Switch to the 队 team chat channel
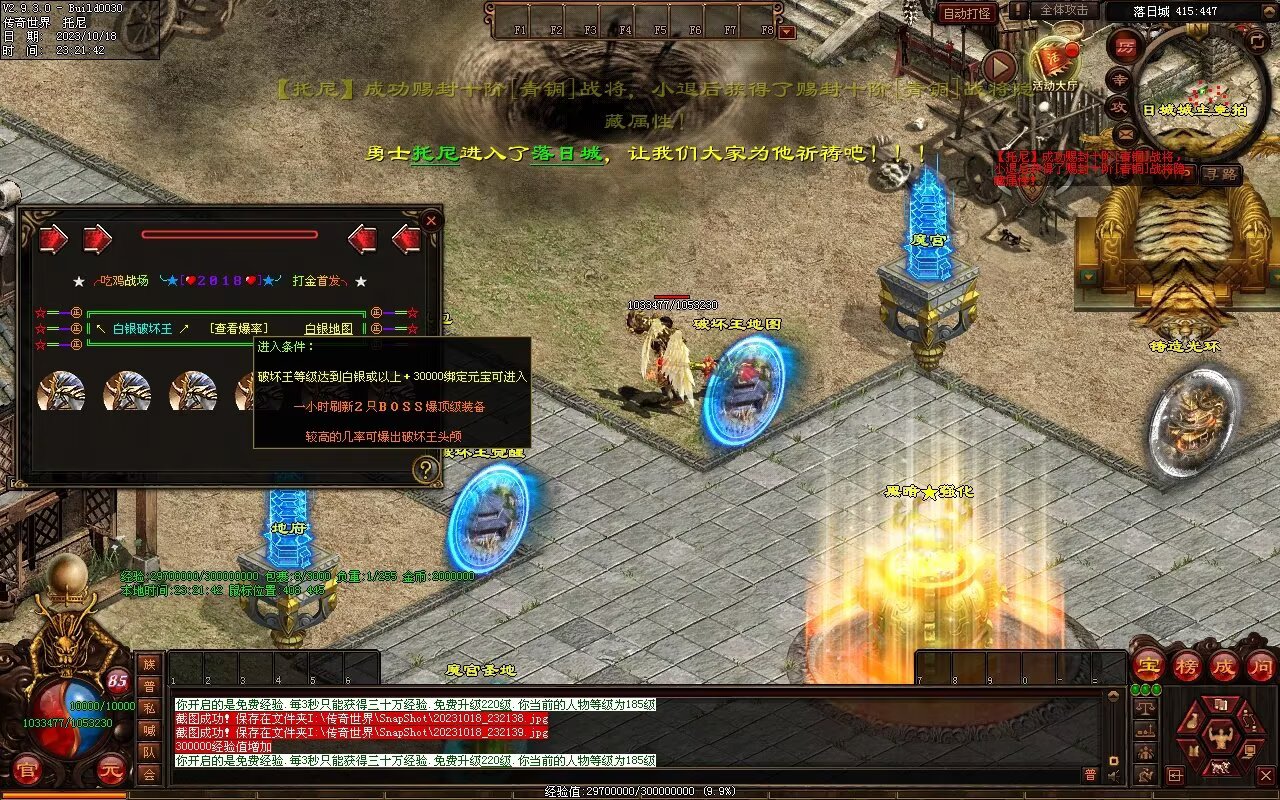The height and width of the screenshot is (800, 1280). coord(149,752)
